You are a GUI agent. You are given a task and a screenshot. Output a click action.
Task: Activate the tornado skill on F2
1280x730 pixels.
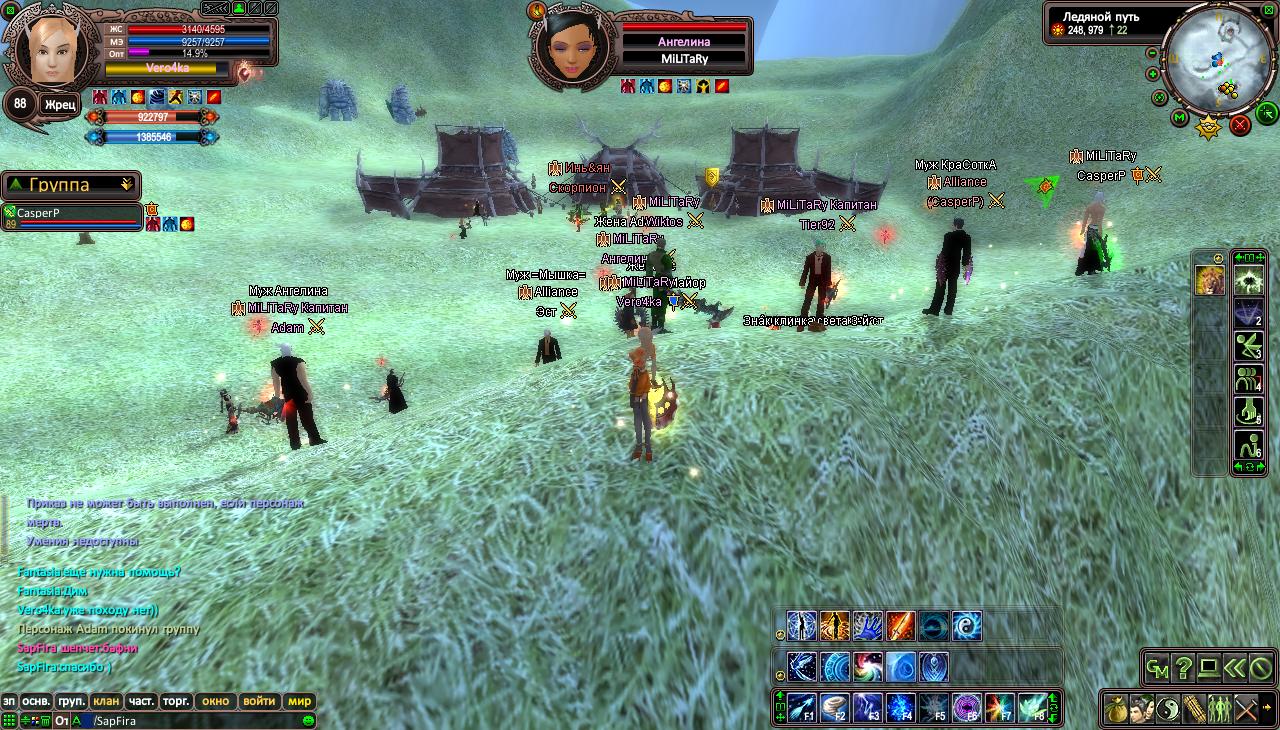point(835,707)
